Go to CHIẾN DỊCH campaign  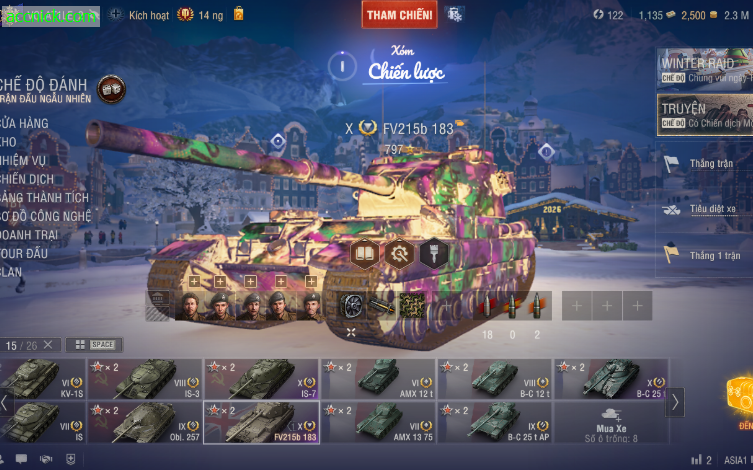[x=28, y=178]
